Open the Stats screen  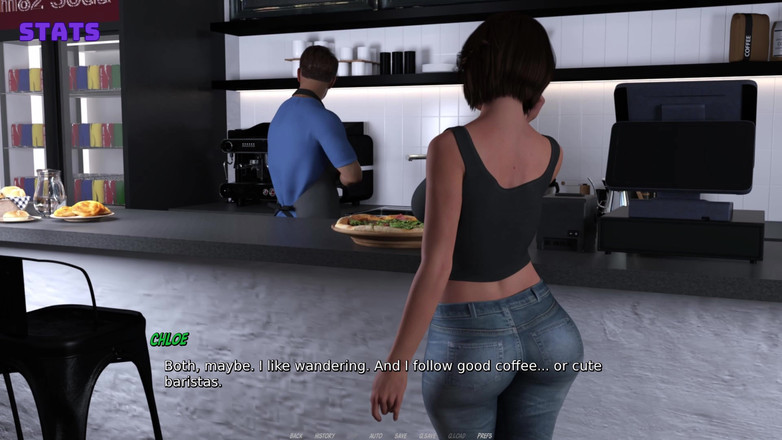tap(59, 31)
